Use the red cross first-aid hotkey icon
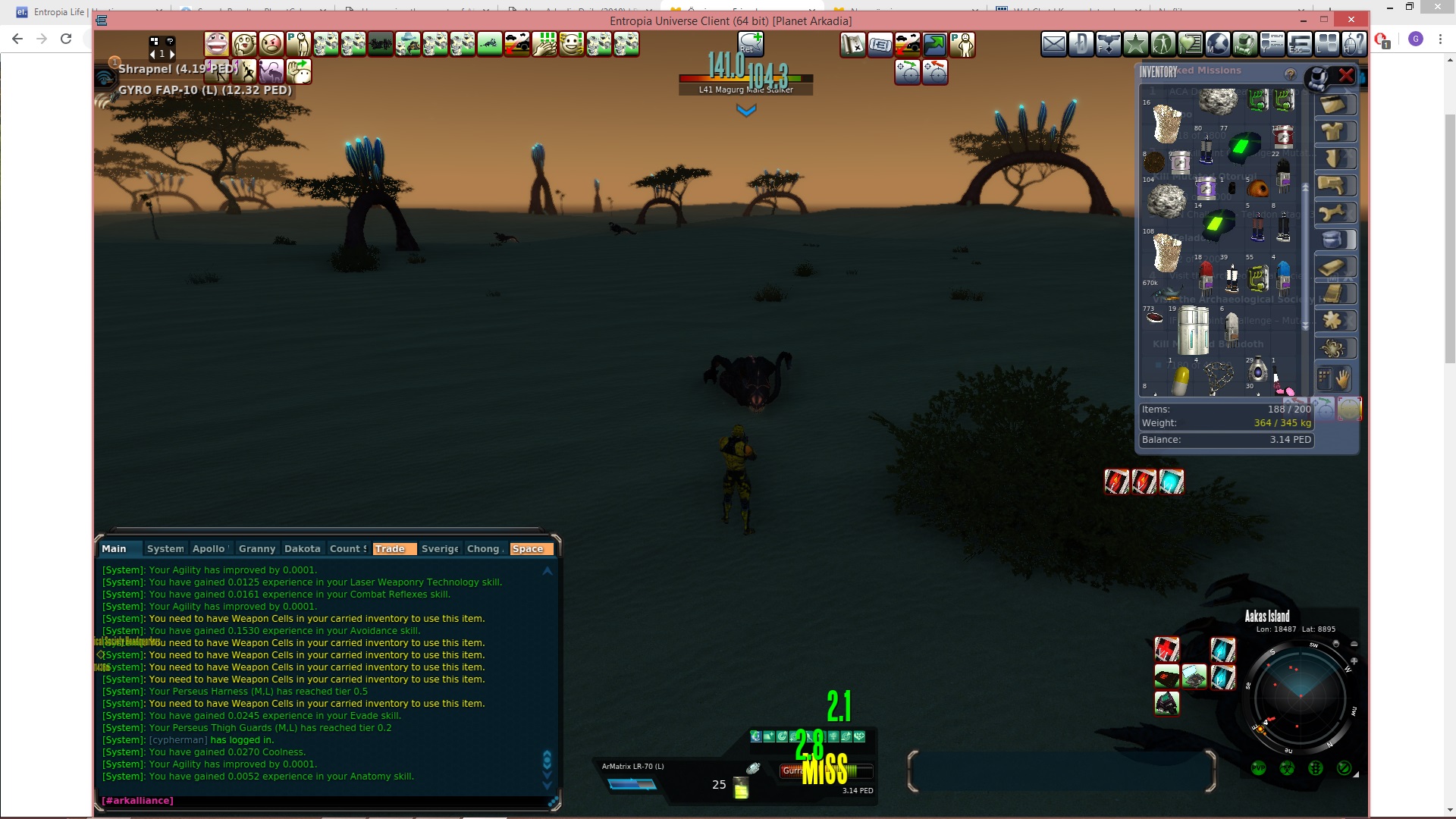 (x=1166, y=649)
